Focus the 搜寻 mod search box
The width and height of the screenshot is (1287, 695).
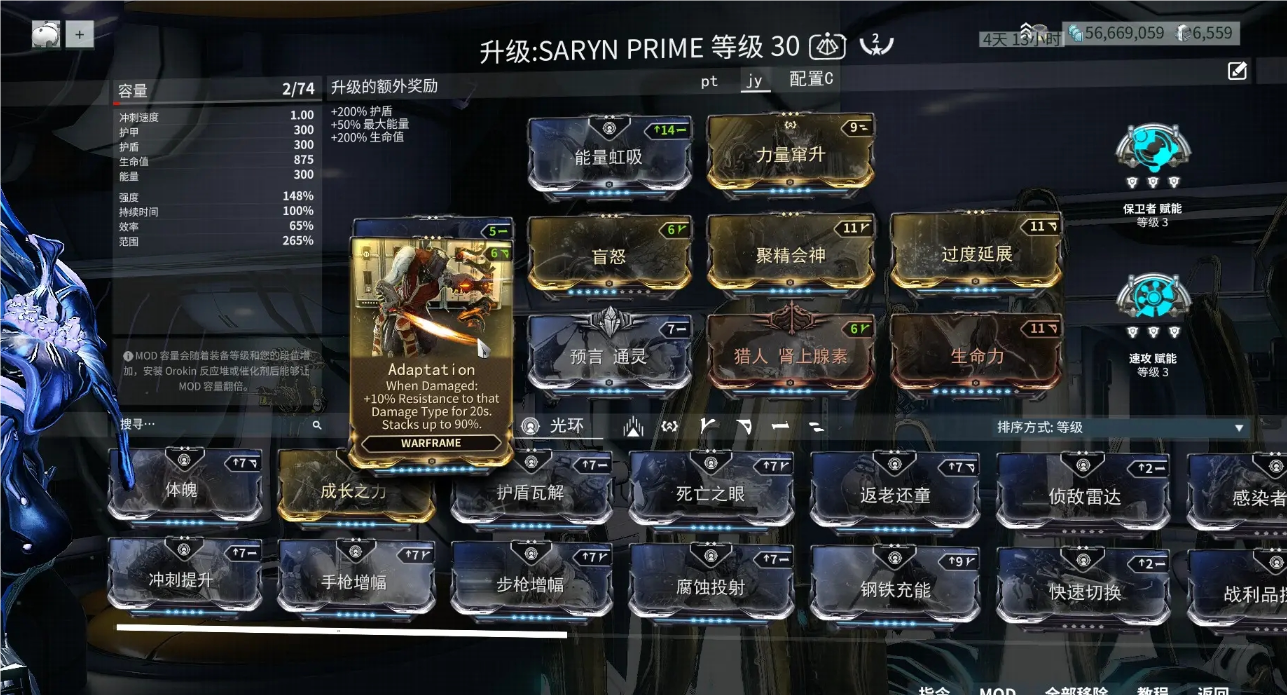point(215,425)
